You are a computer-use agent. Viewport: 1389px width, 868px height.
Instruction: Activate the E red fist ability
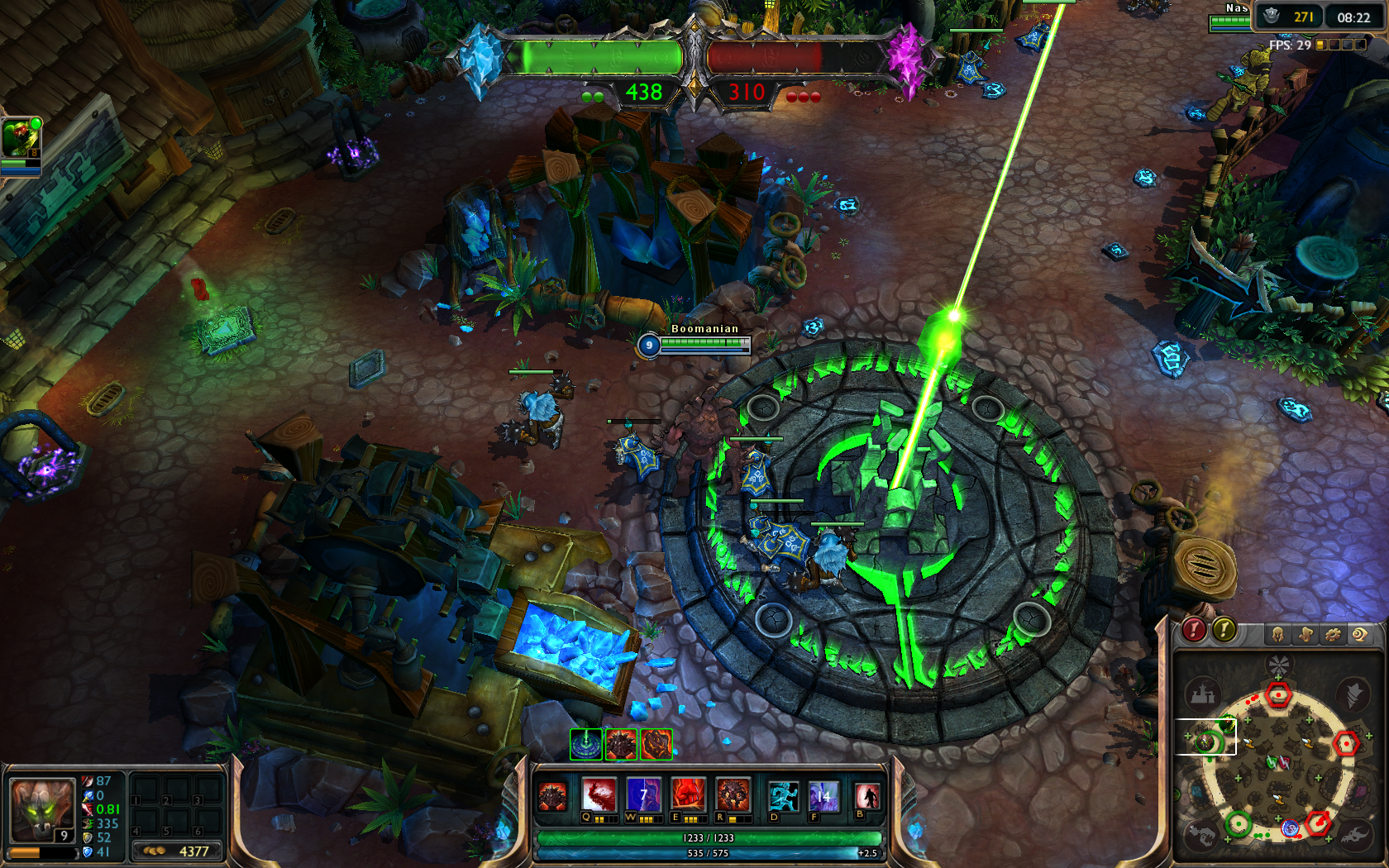[x=688, y=794]
